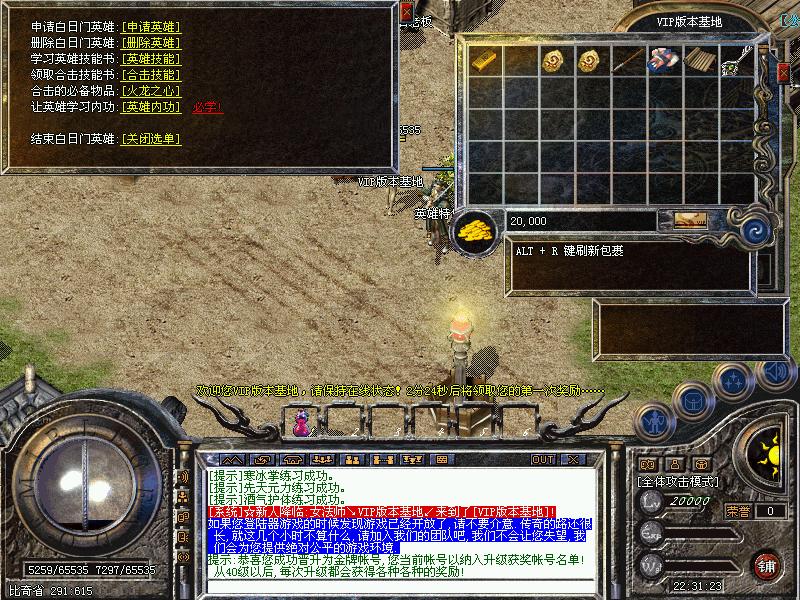The image size is (800, 600).
Task: Click the 合击技能 link
Action: click(x=150, y=75)
